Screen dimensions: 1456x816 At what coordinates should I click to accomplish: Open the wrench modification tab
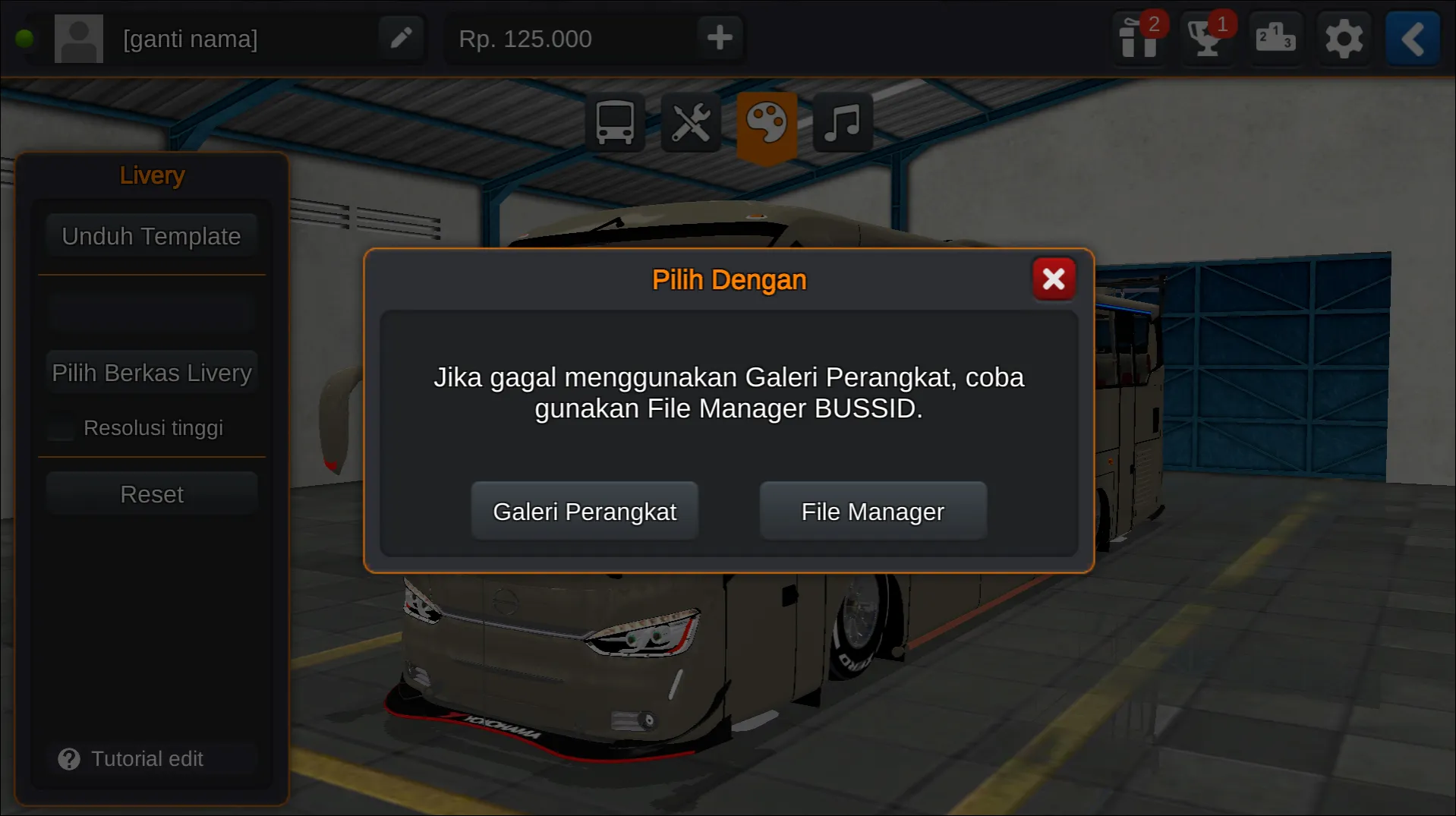pos(691,123)
